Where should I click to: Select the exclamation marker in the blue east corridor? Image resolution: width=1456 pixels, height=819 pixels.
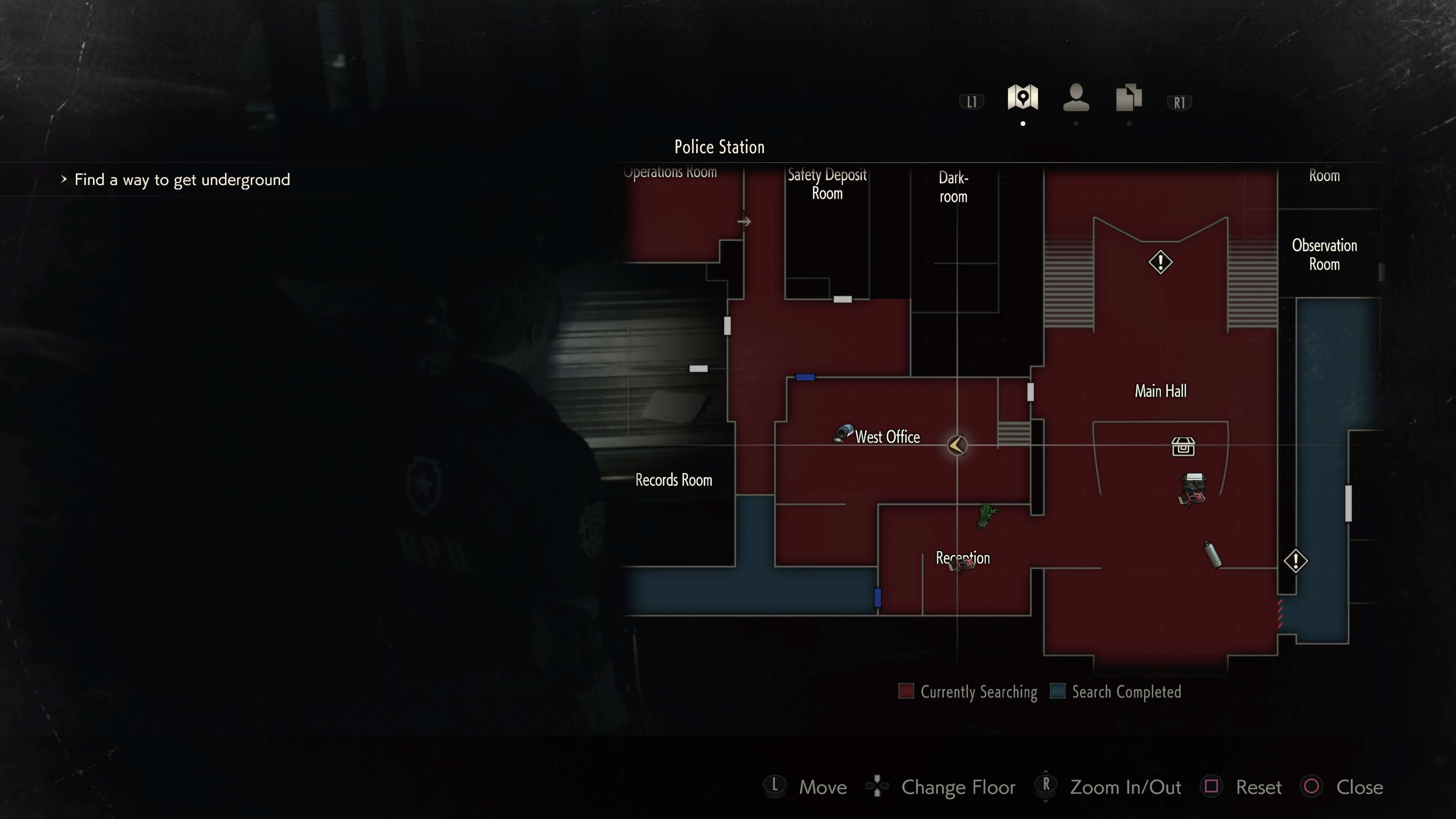point(1296,561)
